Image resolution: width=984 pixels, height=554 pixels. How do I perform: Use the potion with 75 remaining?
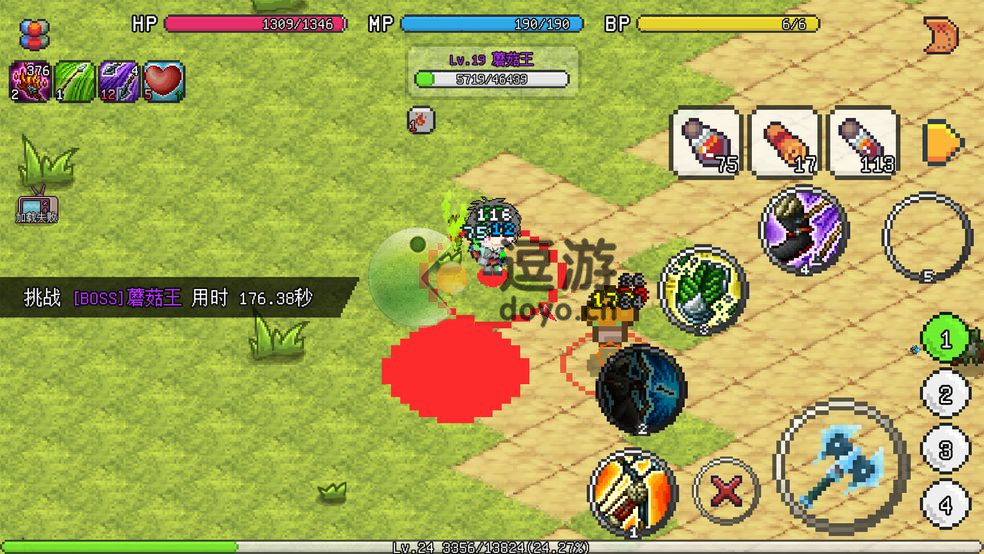706,142
